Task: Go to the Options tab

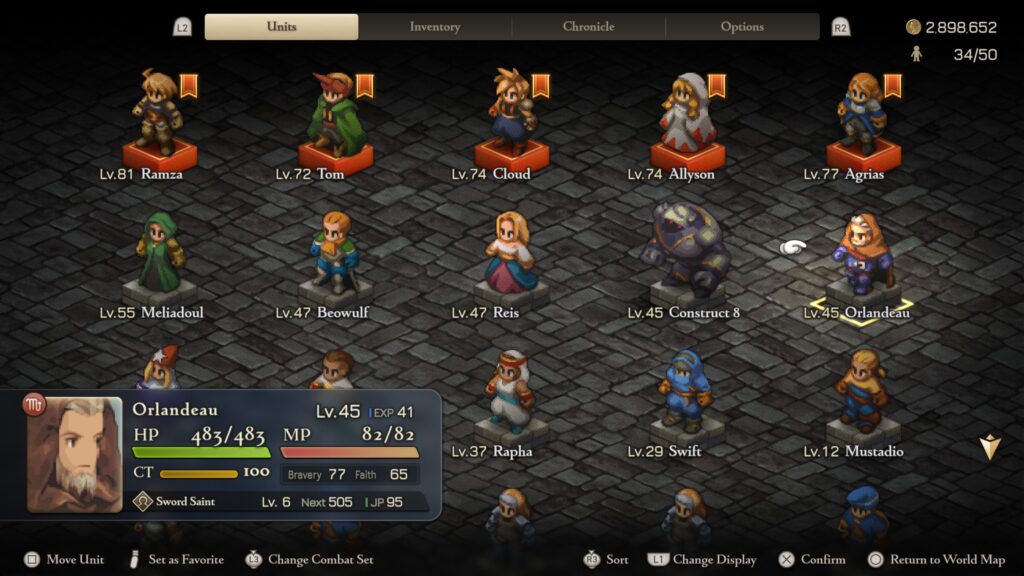Action: pos(742,27)
